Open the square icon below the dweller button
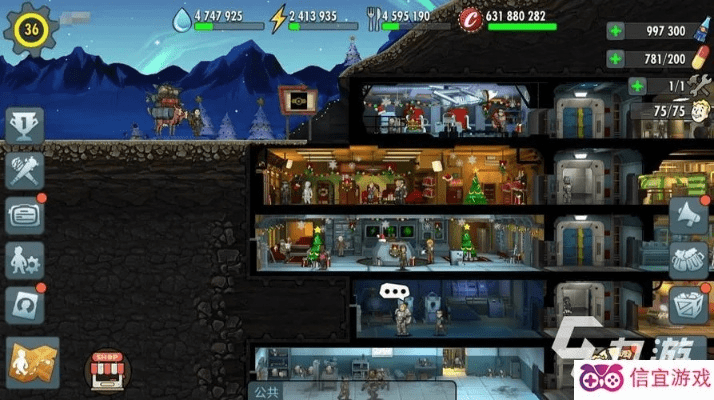Image resolution: width=714 pixels, height=400 pixels. 24,305
